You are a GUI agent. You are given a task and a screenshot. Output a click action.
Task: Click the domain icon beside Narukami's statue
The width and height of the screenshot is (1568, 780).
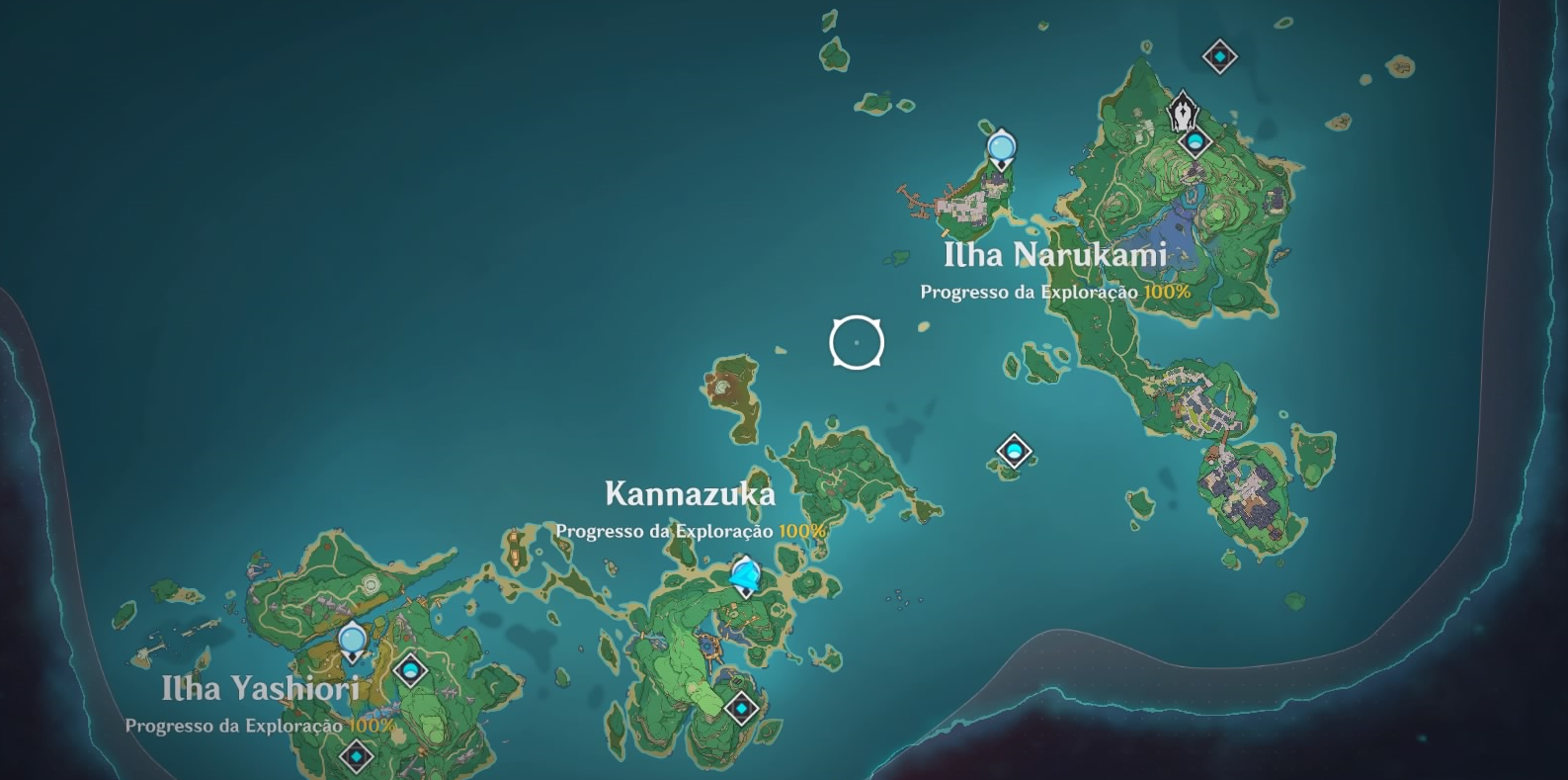(x=1196, y=141)
